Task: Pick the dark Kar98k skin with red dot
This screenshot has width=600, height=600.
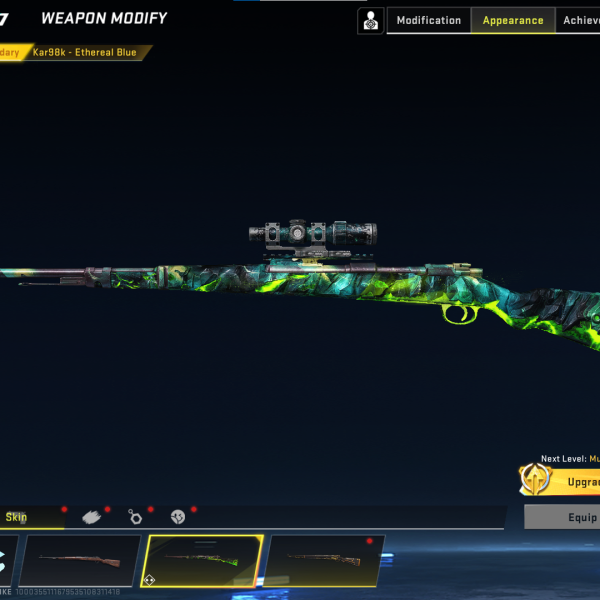Action: (x=325, y=560)
